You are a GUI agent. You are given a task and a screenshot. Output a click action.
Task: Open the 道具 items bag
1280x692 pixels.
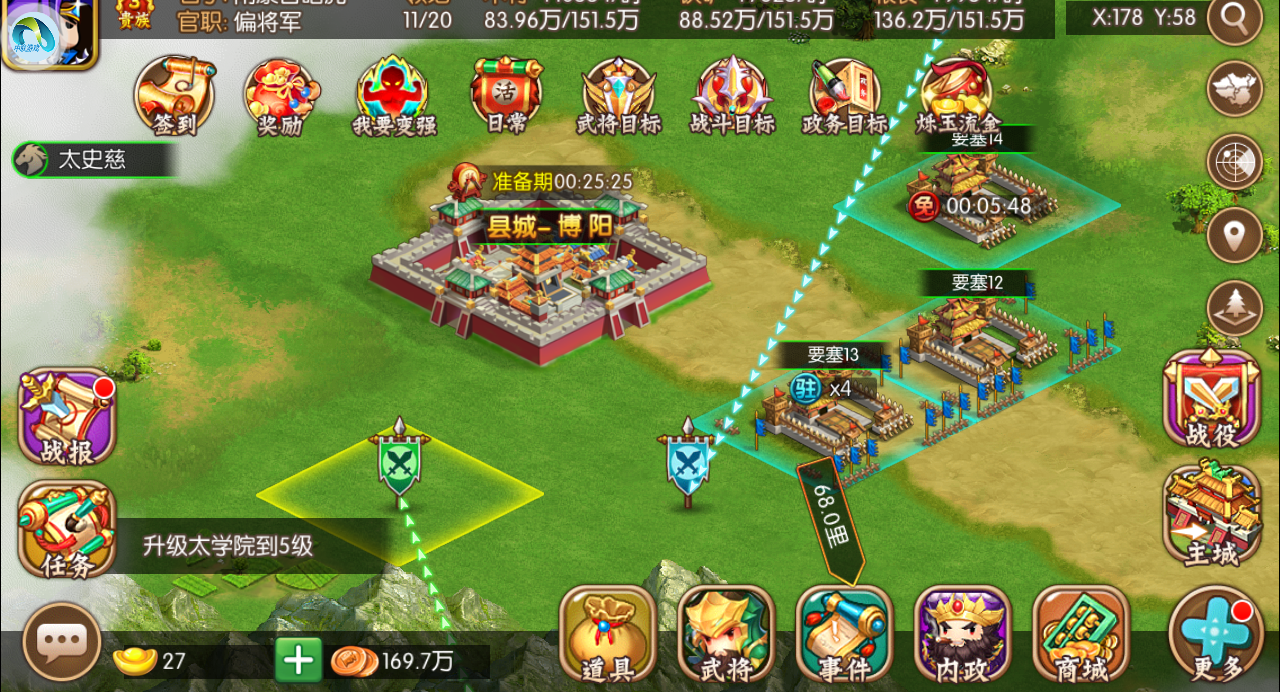607,634
